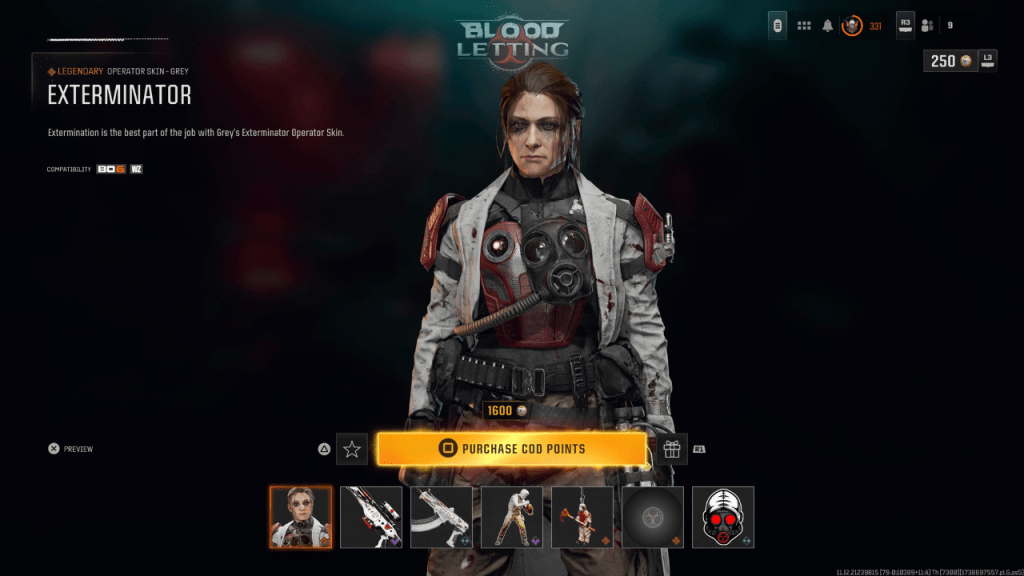Preview the standing white-suited figure item
Screen dimensions: 1024x576
512,517
